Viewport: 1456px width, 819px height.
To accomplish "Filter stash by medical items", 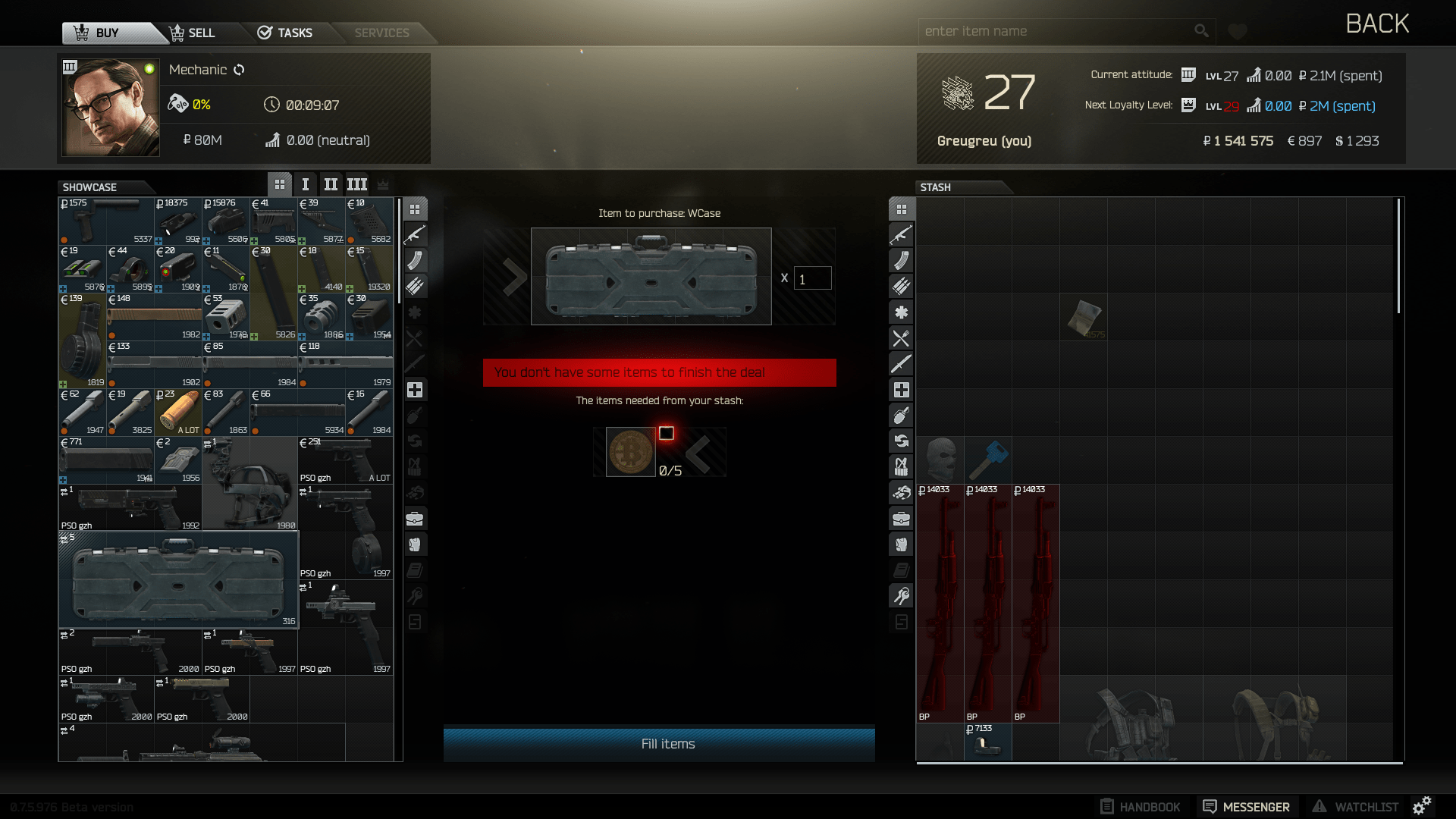I will [x=901, y=389].
